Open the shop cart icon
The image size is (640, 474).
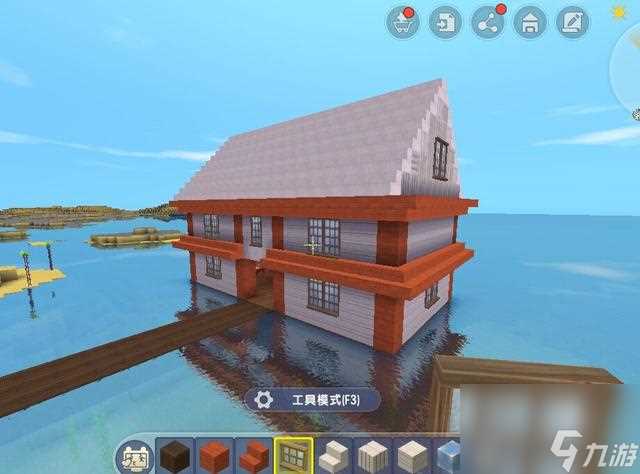point(403,21)
